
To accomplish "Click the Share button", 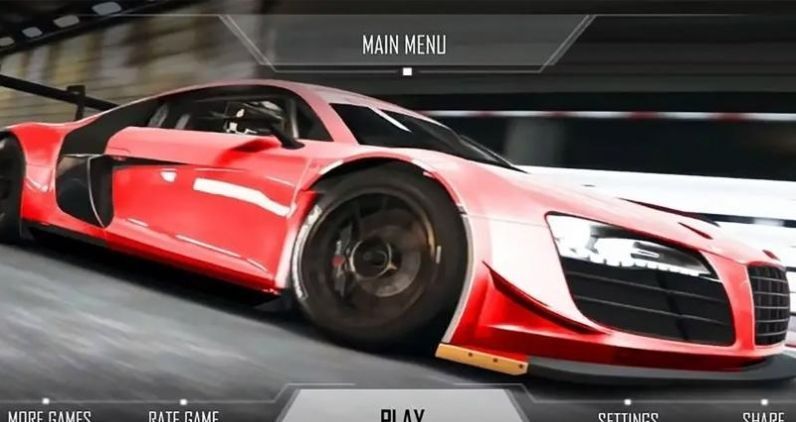I will (x=763, y=416).
